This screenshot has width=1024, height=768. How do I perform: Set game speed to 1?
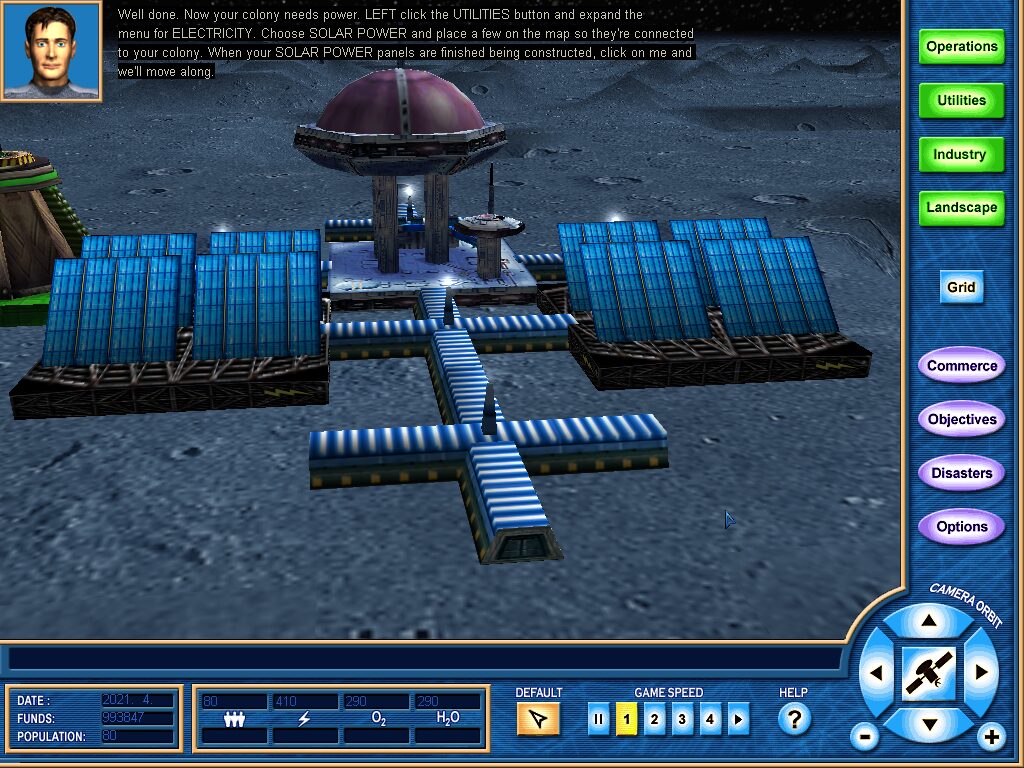pos(626,719)
